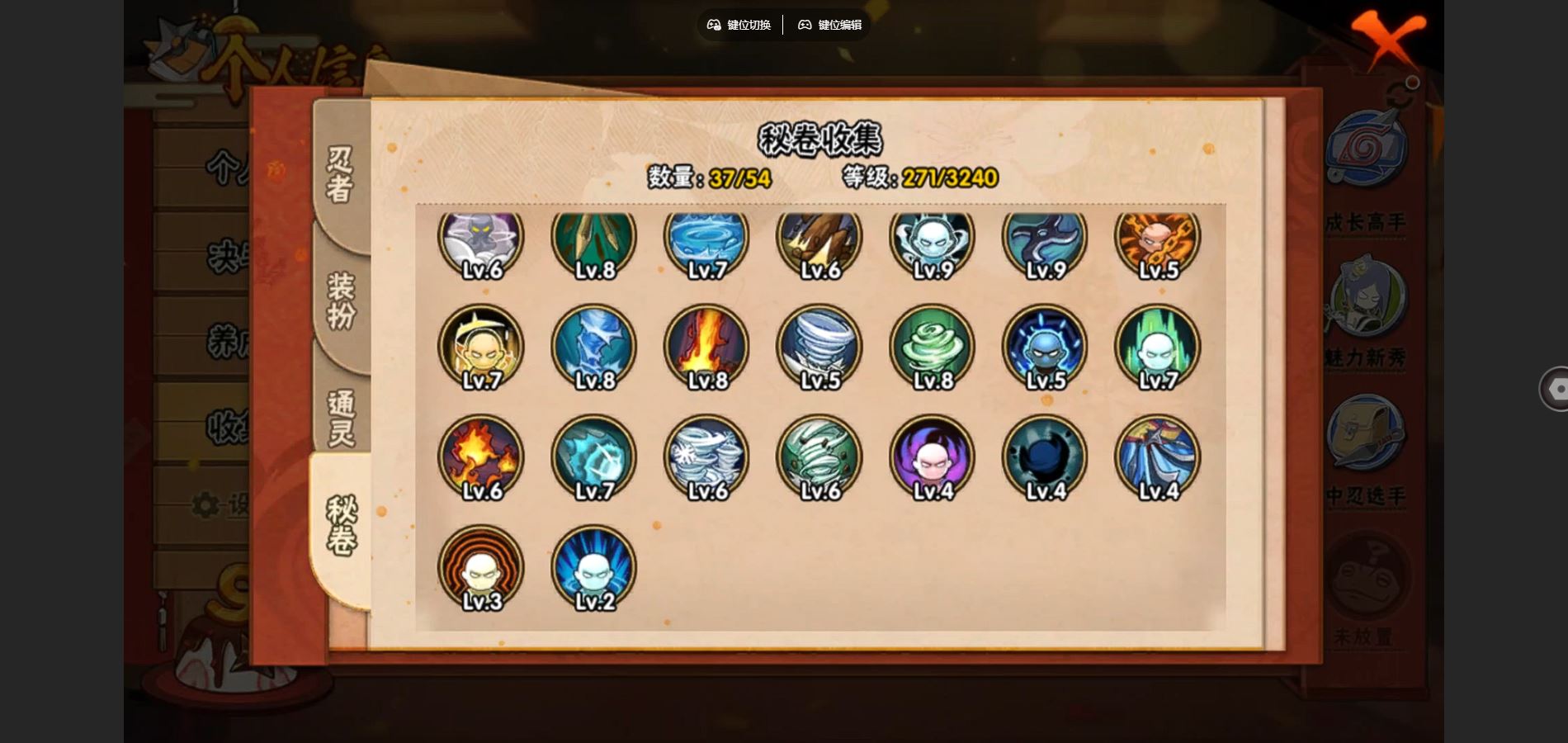Image resolution: width=1568 pixels, height=743 pixels.
Task: Open the 装扮 tab
Action: [x=340, y=301]
